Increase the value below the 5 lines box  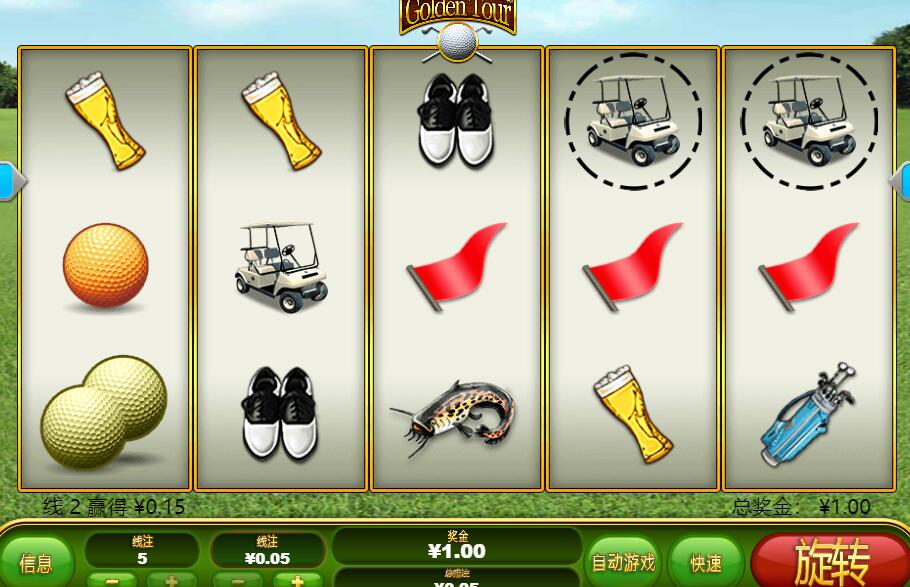(171, 580)
